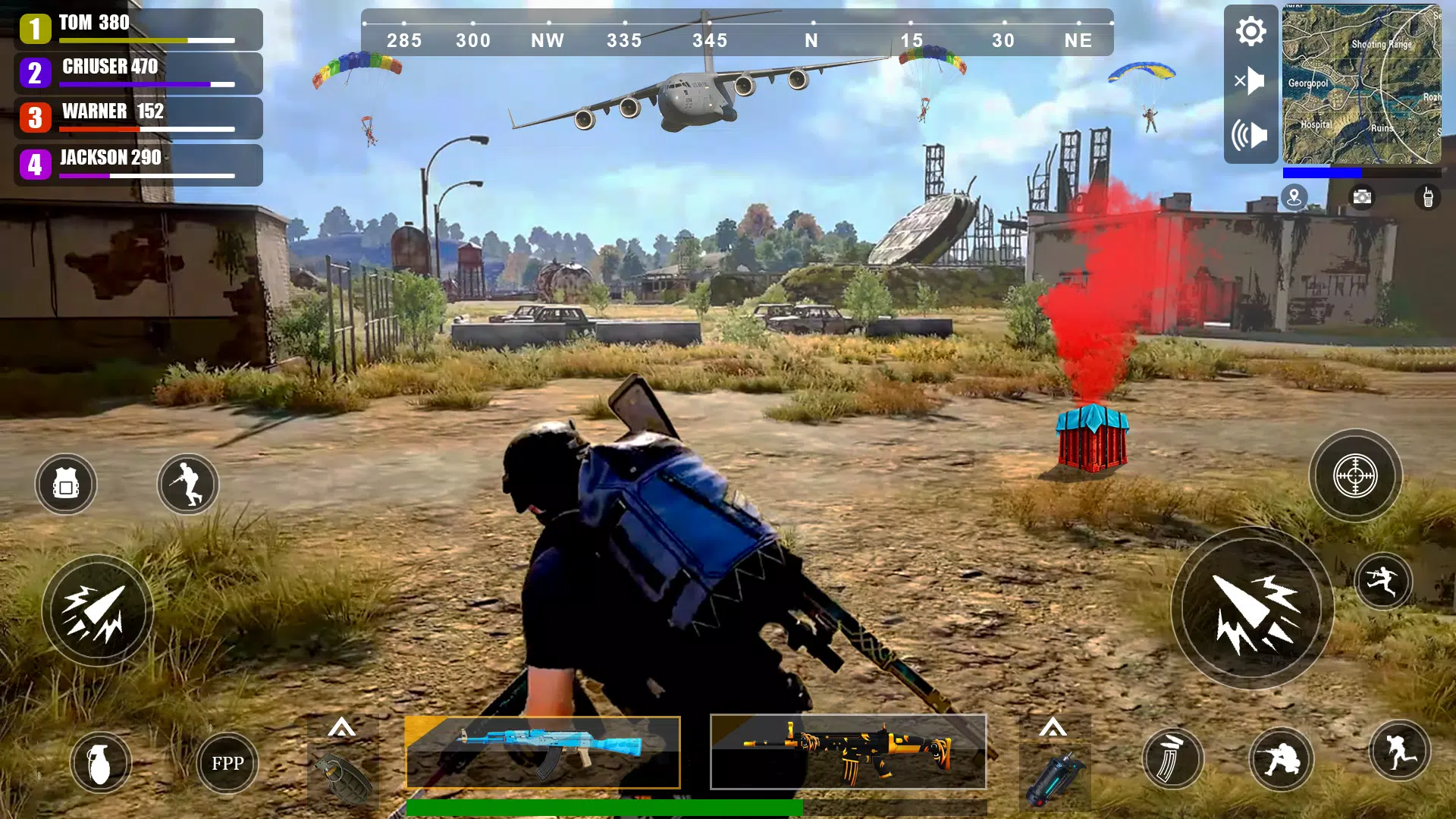Tap the camera icon below the minimap
Screen dimensions: 1456x819
pos(1363,197)
